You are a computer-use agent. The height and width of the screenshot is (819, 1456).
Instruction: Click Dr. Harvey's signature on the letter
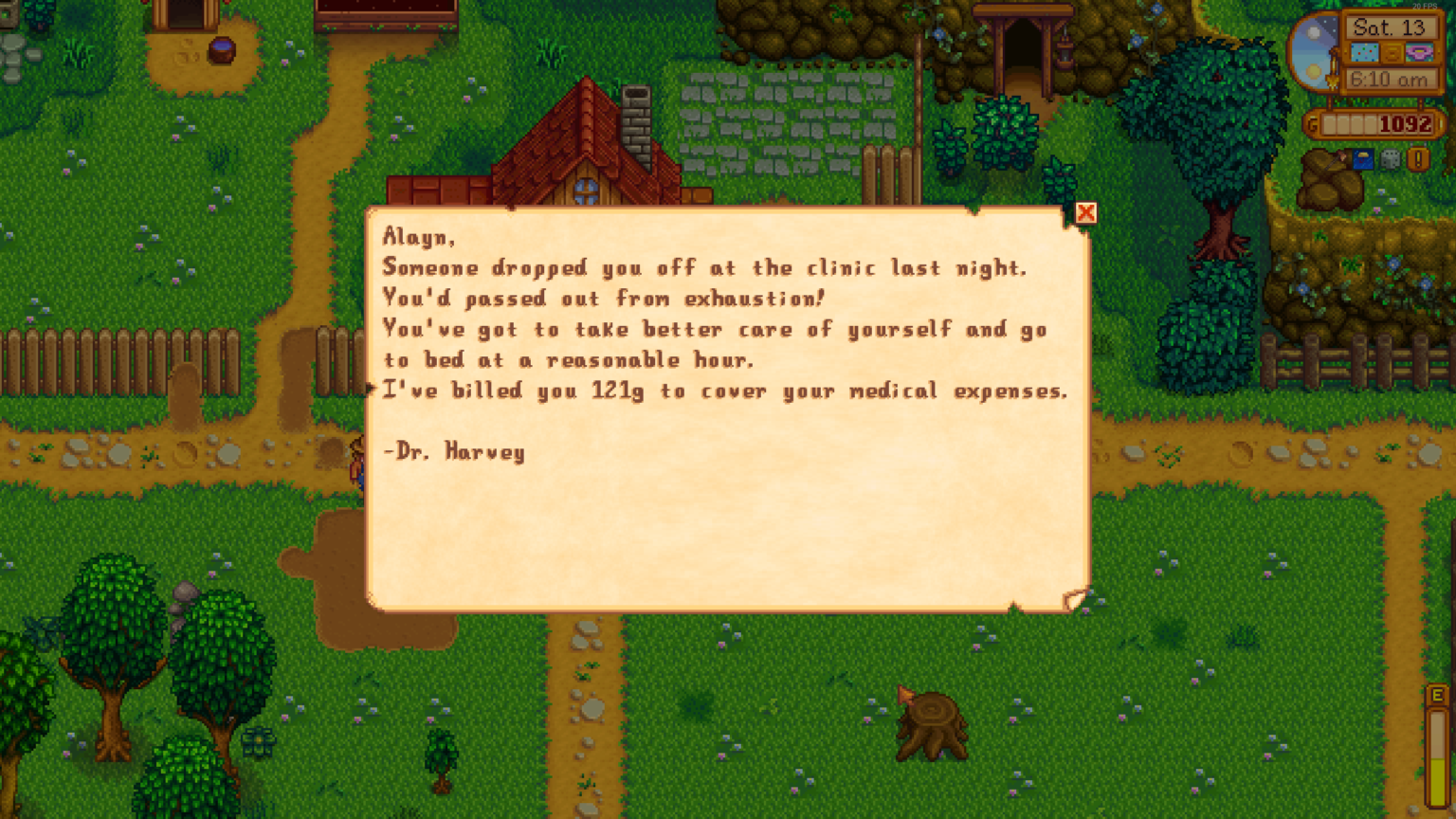point(454,452)
